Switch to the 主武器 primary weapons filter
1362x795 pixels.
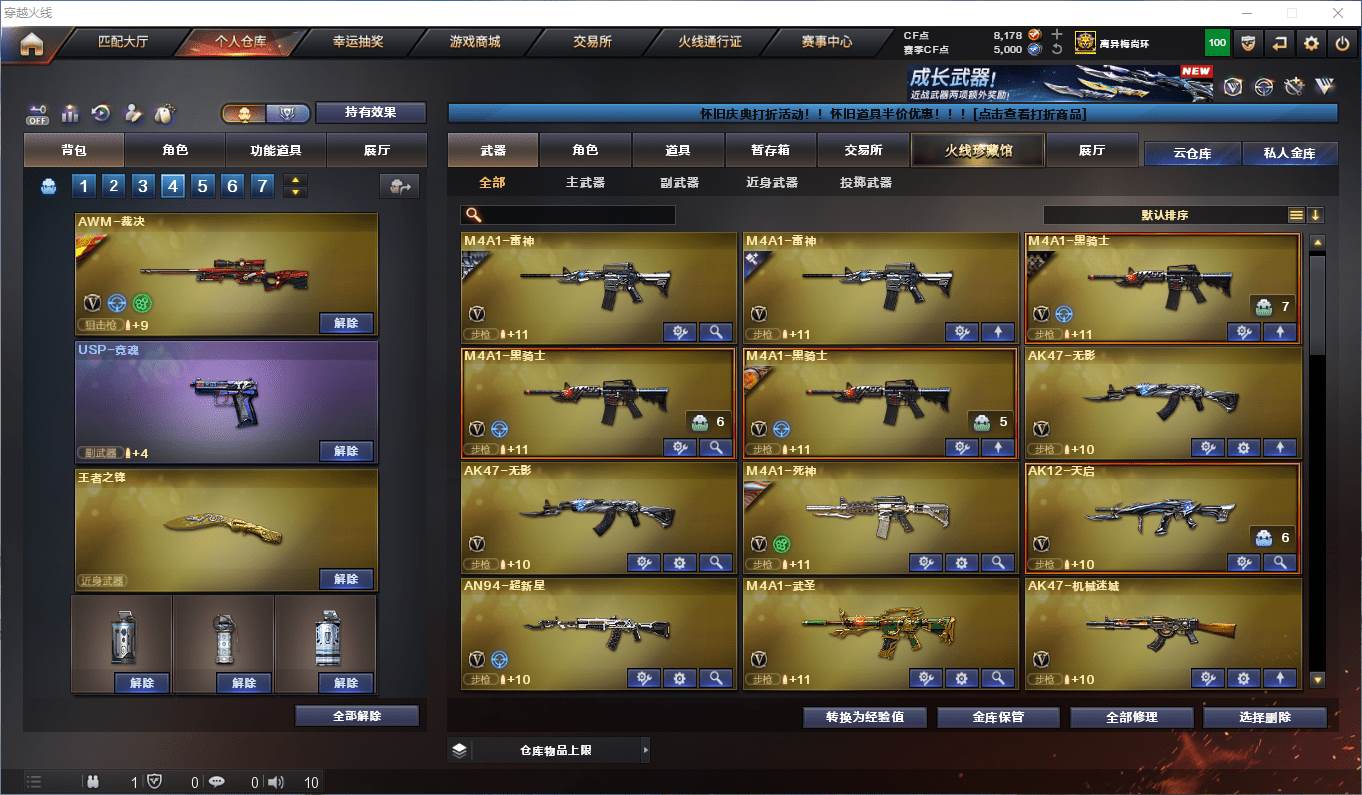[x=586, y=183]
